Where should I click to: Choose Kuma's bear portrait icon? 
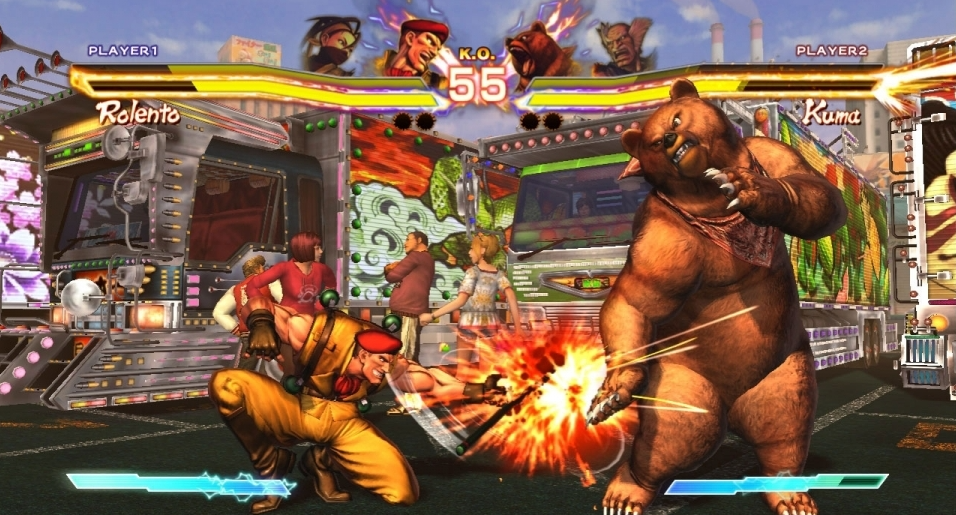pyautogui.click(x=539, y=50)
